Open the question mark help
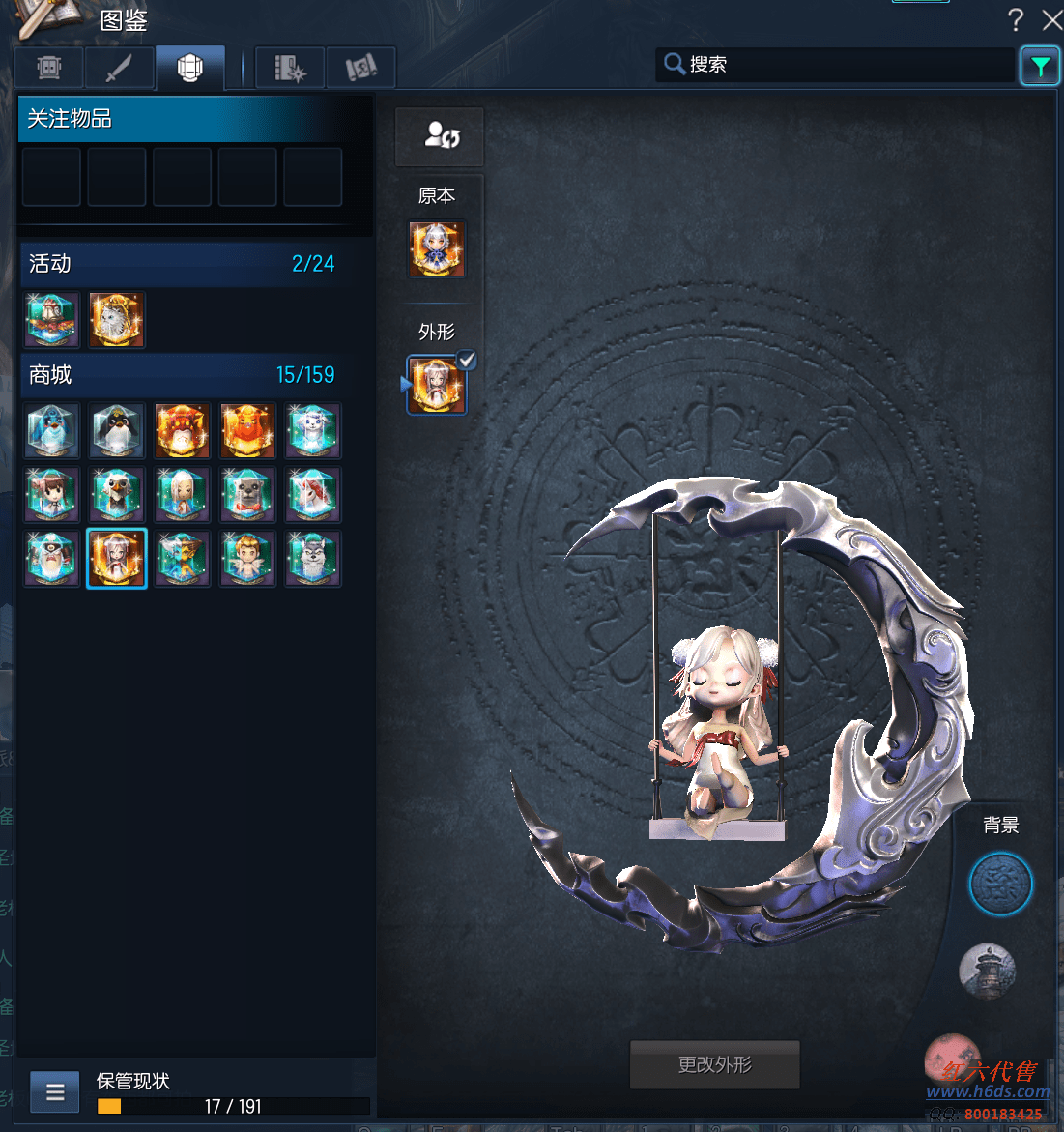Viewport: 1064px width, 1132px height. tap(1015, 19)
